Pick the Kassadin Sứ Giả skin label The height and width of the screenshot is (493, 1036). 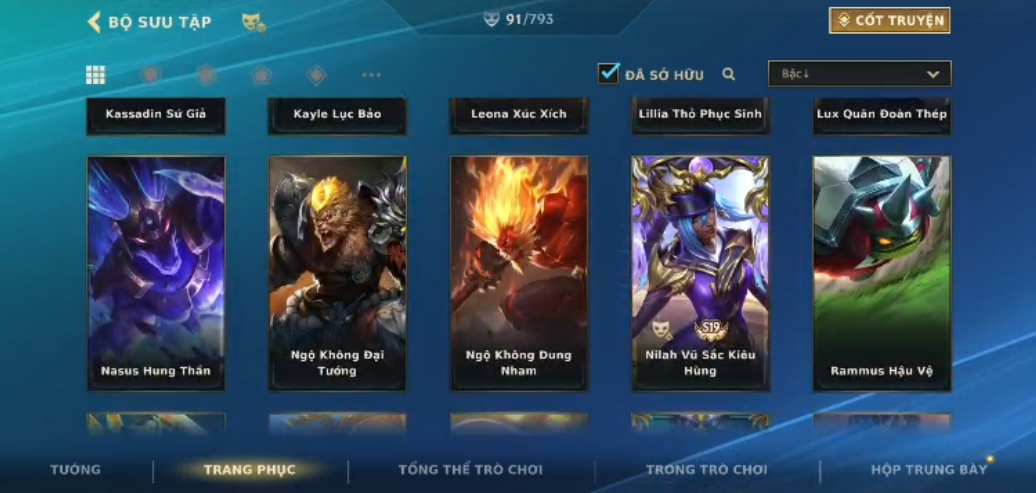[156, 114]
